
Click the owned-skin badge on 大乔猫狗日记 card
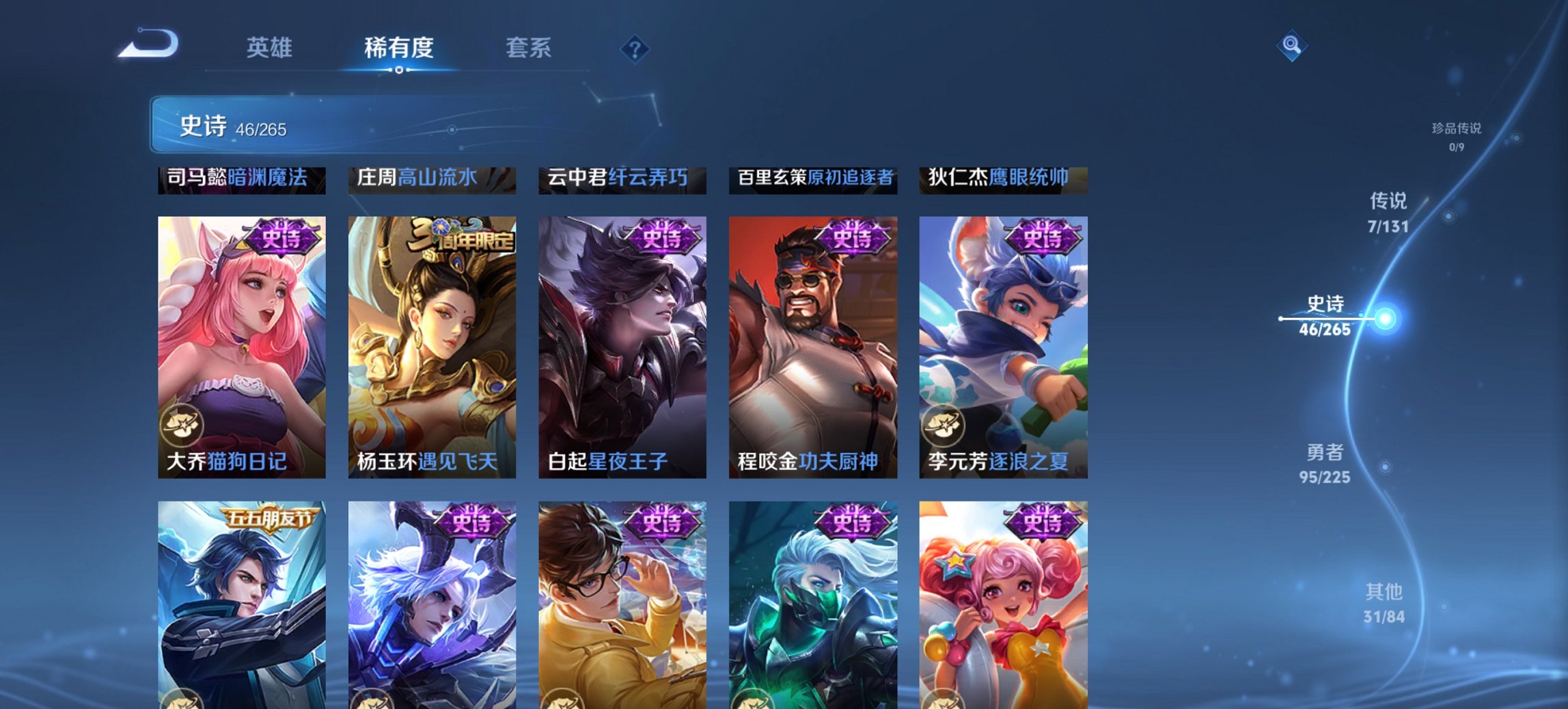[182, 425]
